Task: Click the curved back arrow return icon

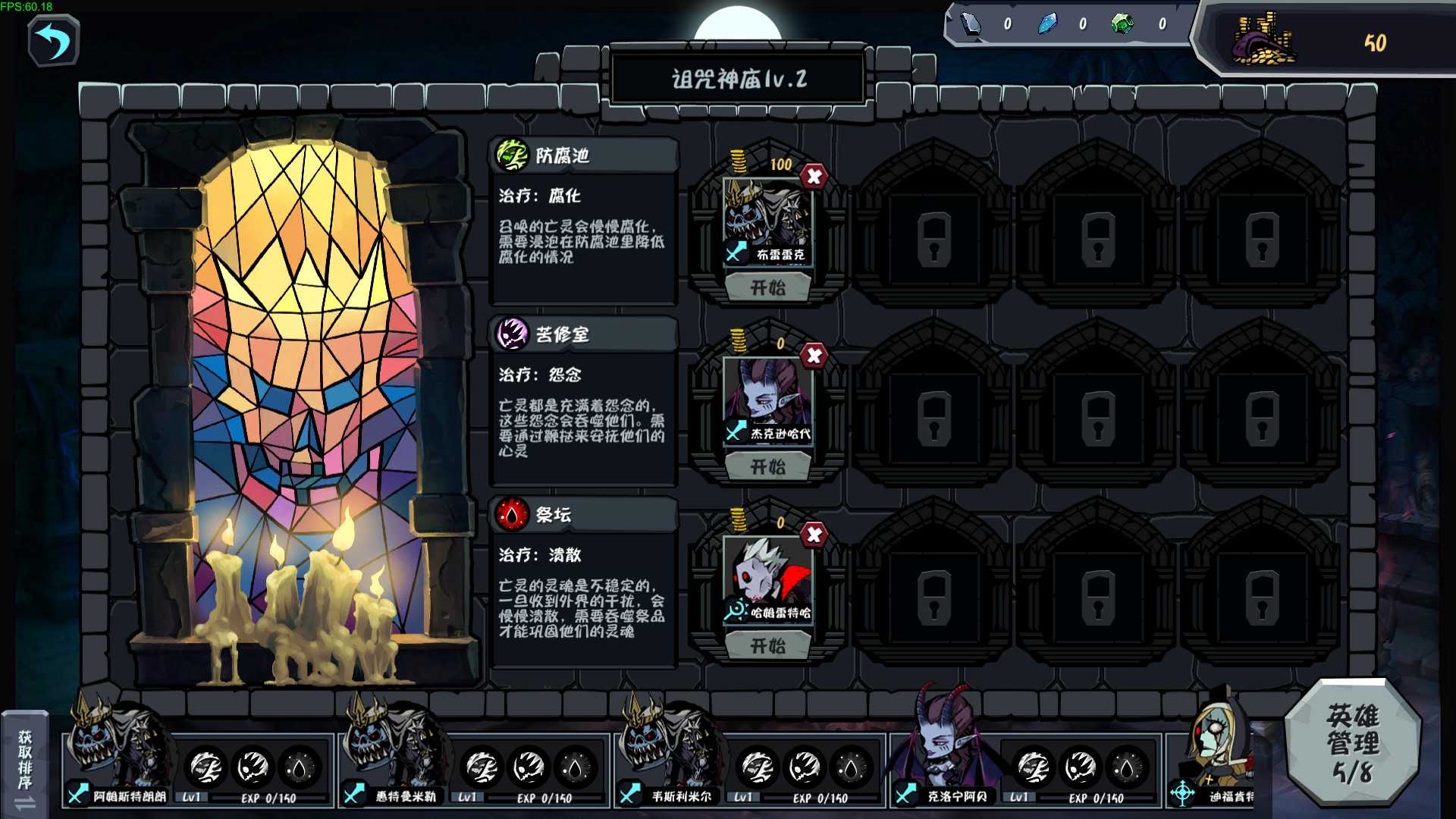Action: click(52, 42)
